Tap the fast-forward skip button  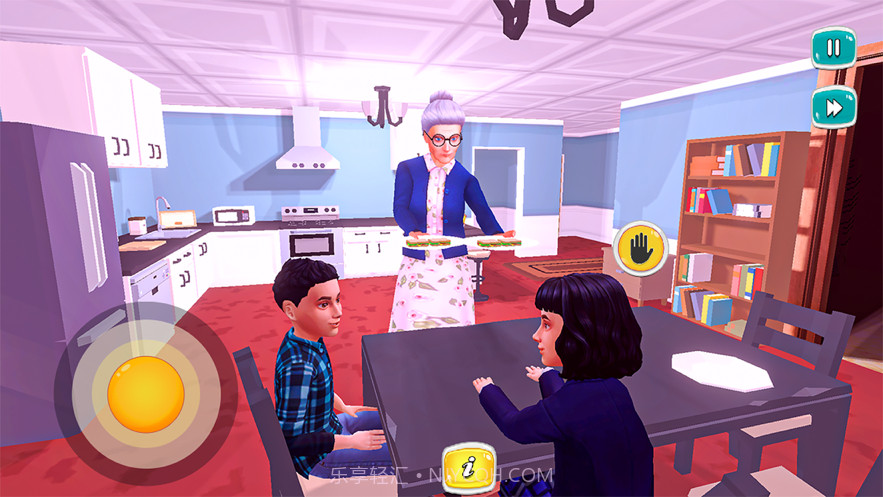[833, 107]
